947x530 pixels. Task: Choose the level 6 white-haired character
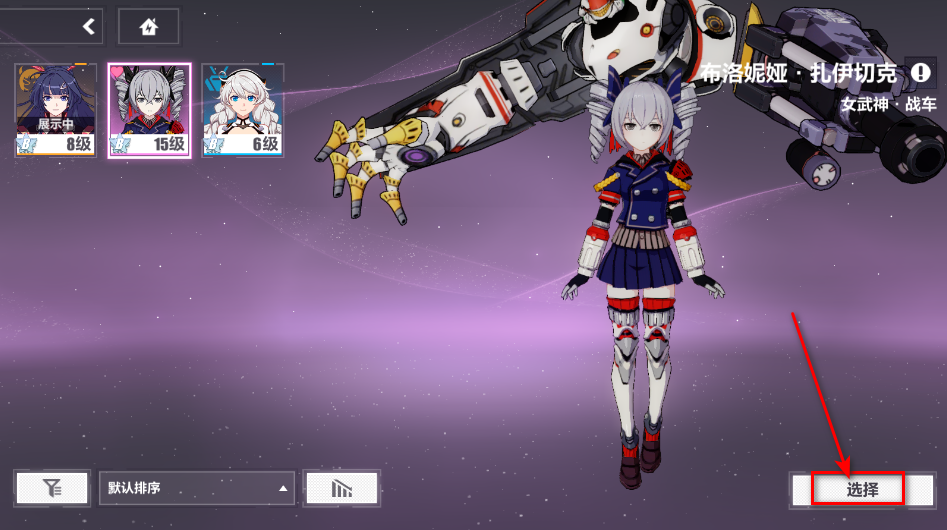point(242,111)
